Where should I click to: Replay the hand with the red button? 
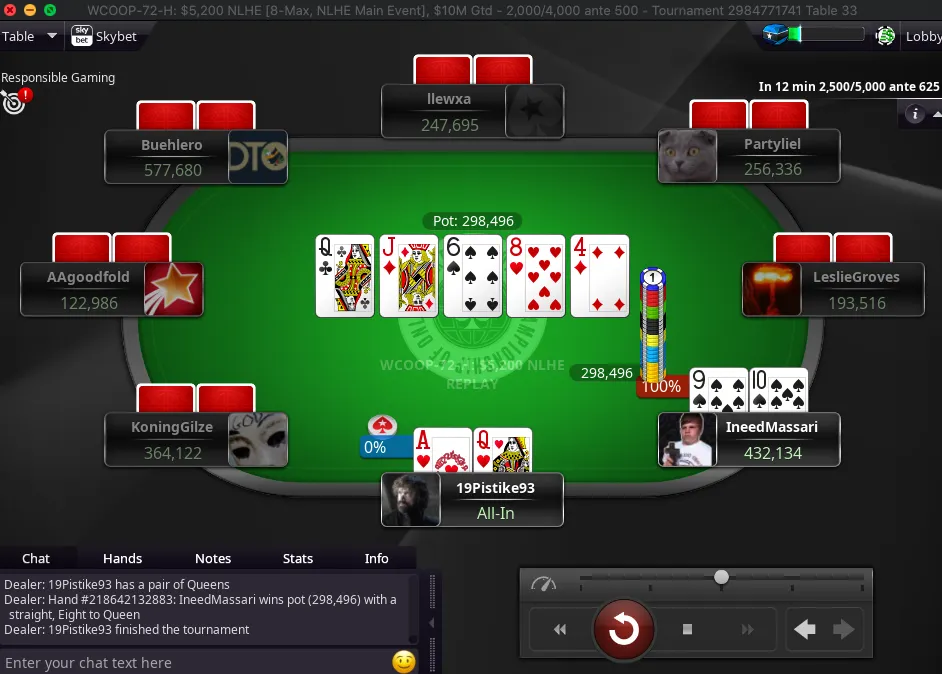pos(624,629)
